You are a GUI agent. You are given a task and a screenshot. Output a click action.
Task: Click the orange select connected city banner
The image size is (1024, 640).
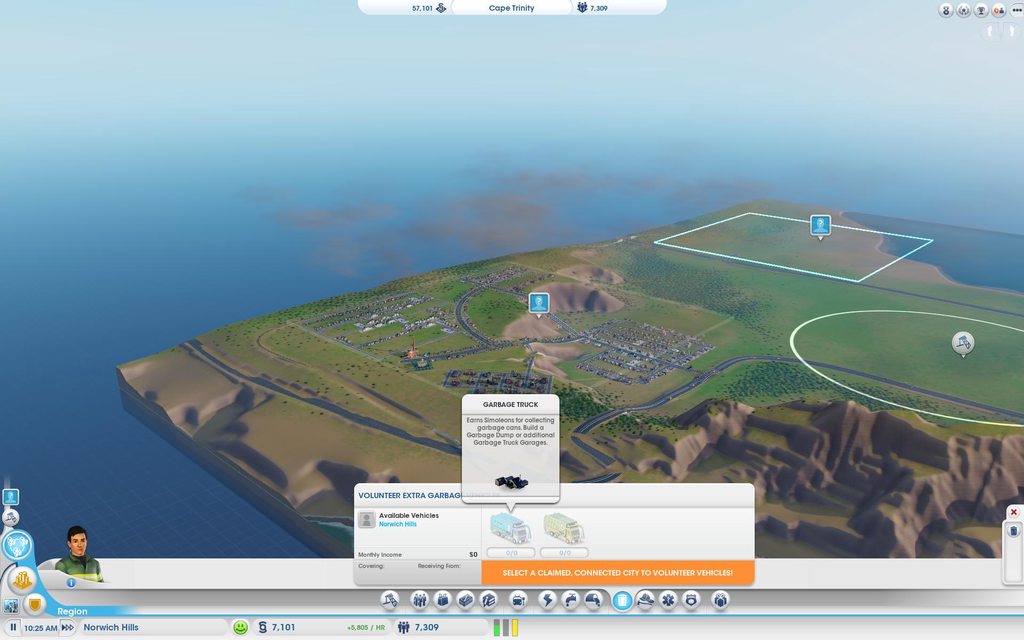click(x=618, y=572)
